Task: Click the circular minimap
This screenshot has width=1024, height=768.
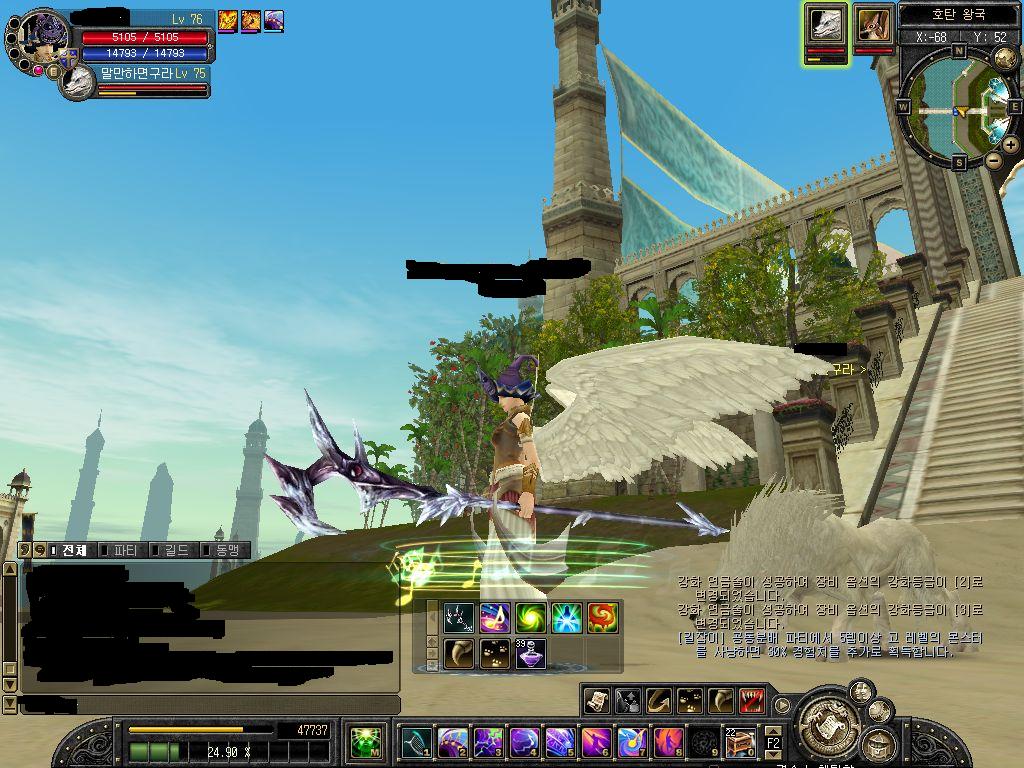Action: [957, 106]
